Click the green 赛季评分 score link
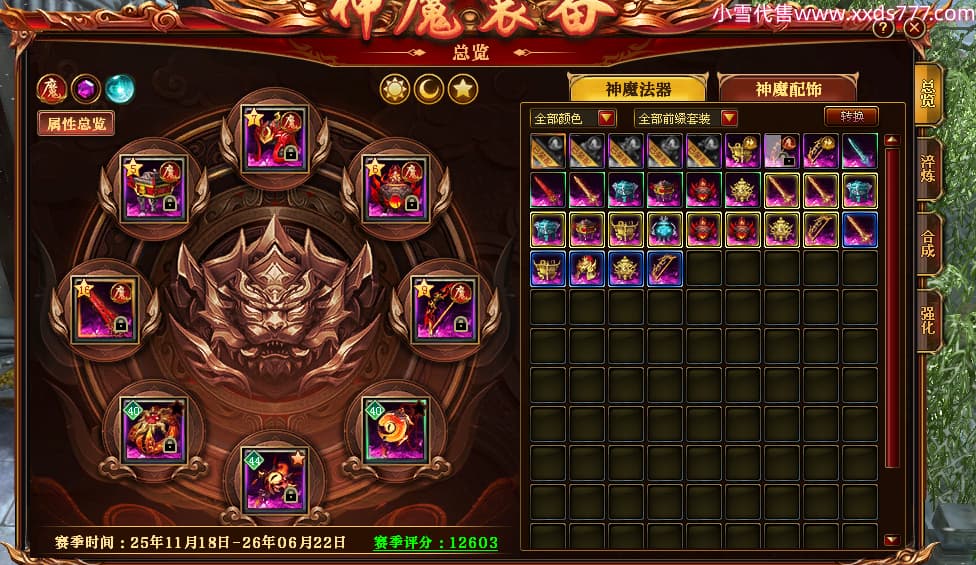The height and width of the screenshot is (565, 976). (436, 543)
